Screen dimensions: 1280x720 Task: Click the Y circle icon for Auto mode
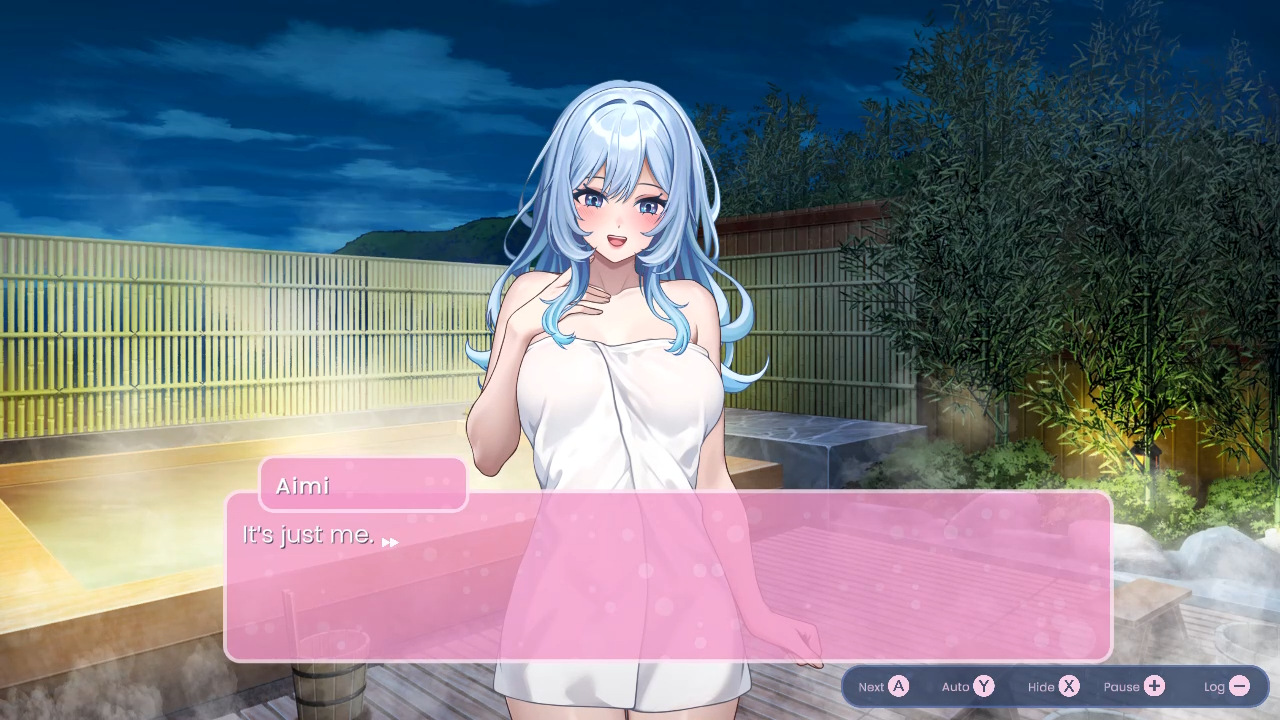pyautogui.click(x=984, y=686)
